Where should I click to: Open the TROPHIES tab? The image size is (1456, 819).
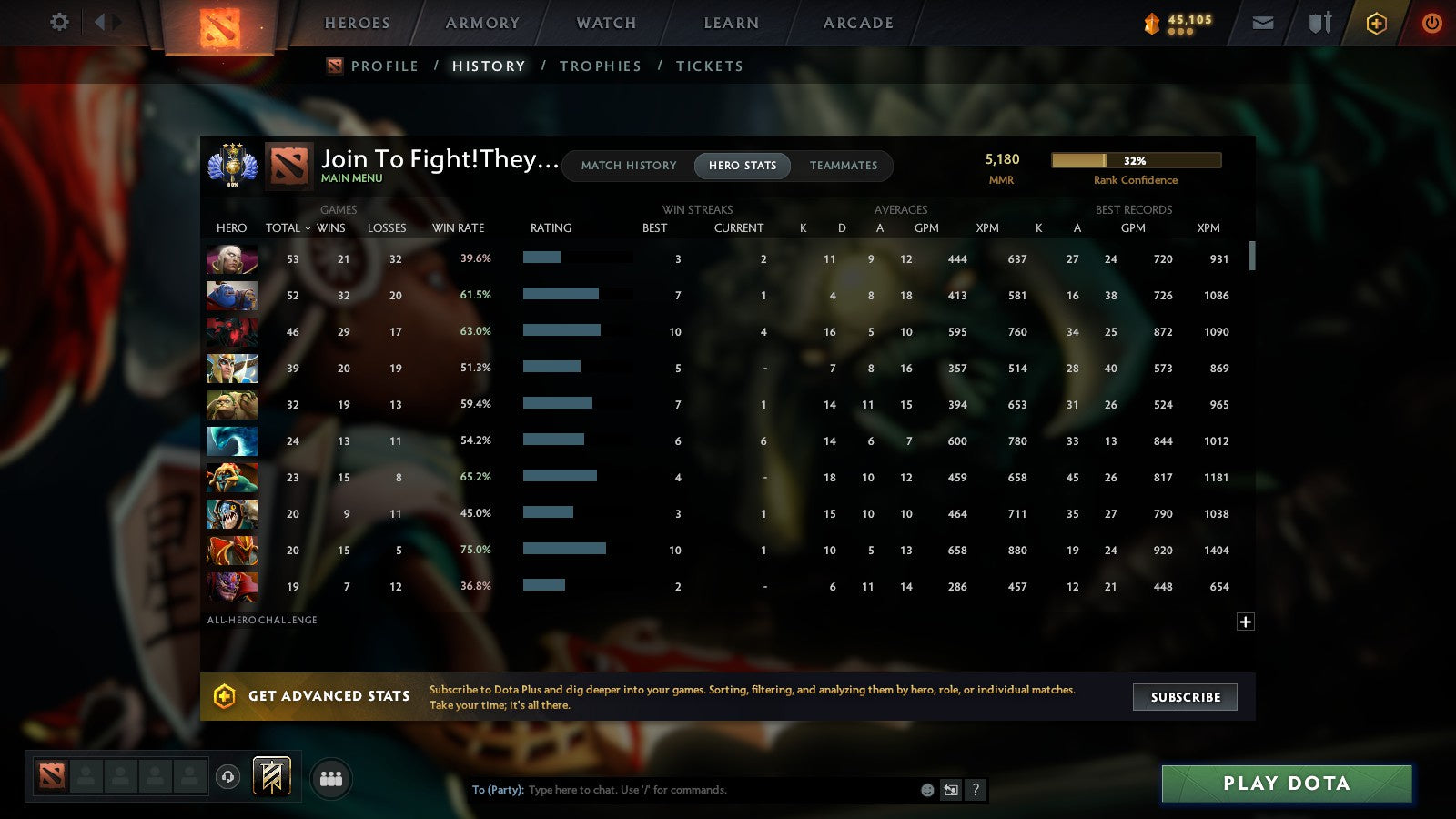pyautogui.click(x=601, y=66)
